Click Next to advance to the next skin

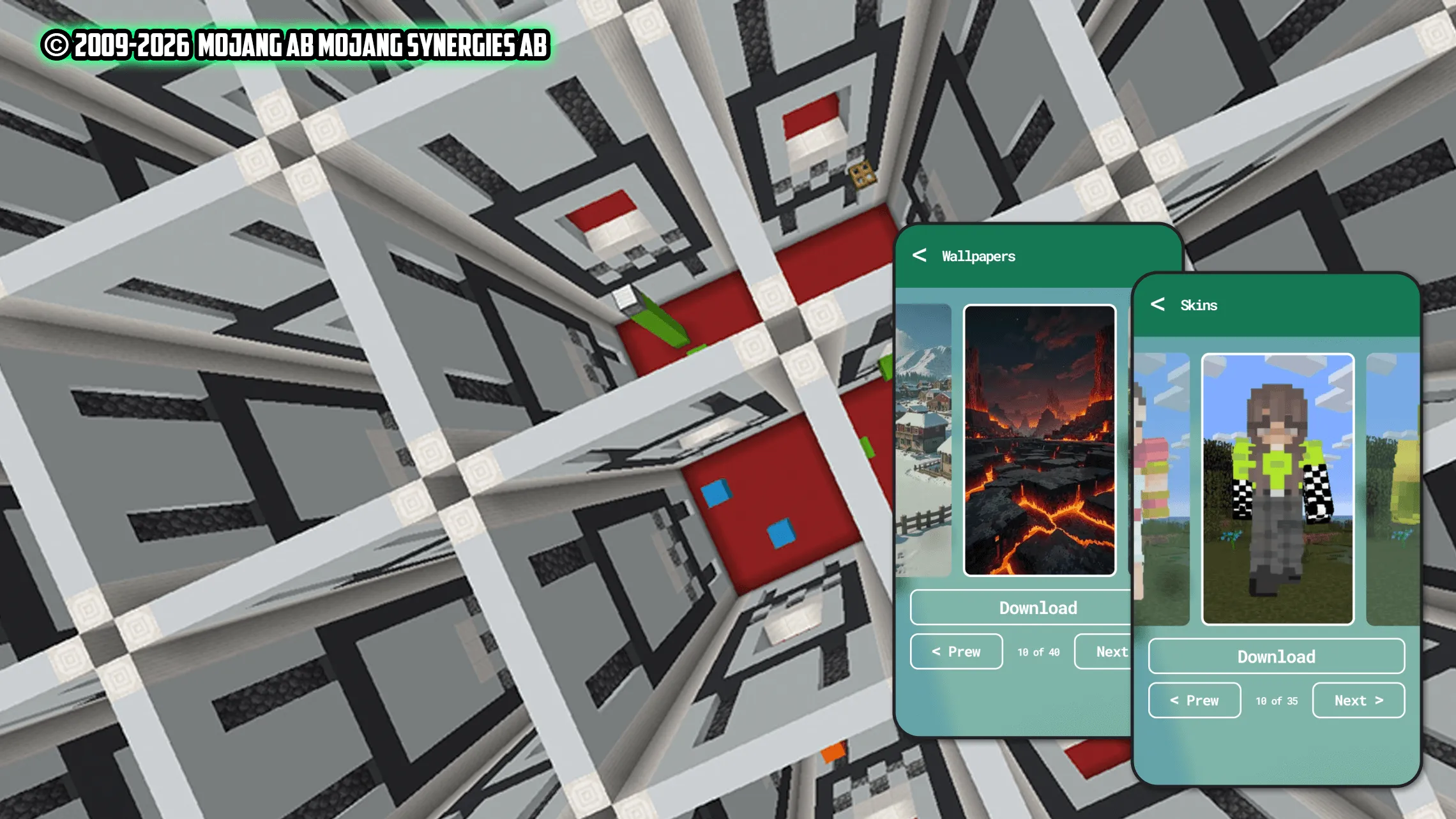(x=1358, y=700)
